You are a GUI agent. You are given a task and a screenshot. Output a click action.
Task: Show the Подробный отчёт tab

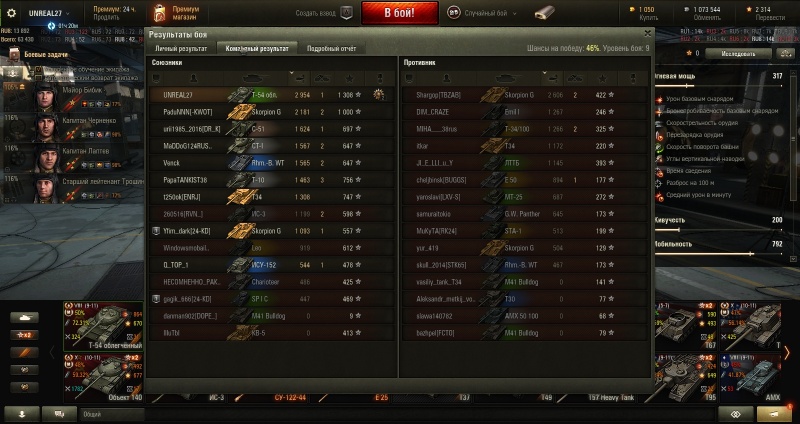click(332, 48)
